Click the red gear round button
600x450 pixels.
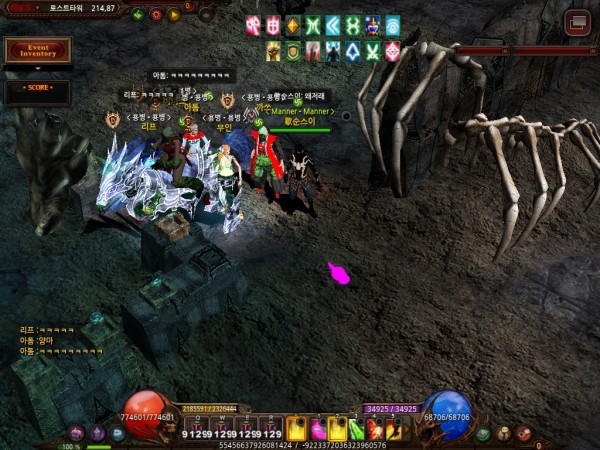coord(156,14)
